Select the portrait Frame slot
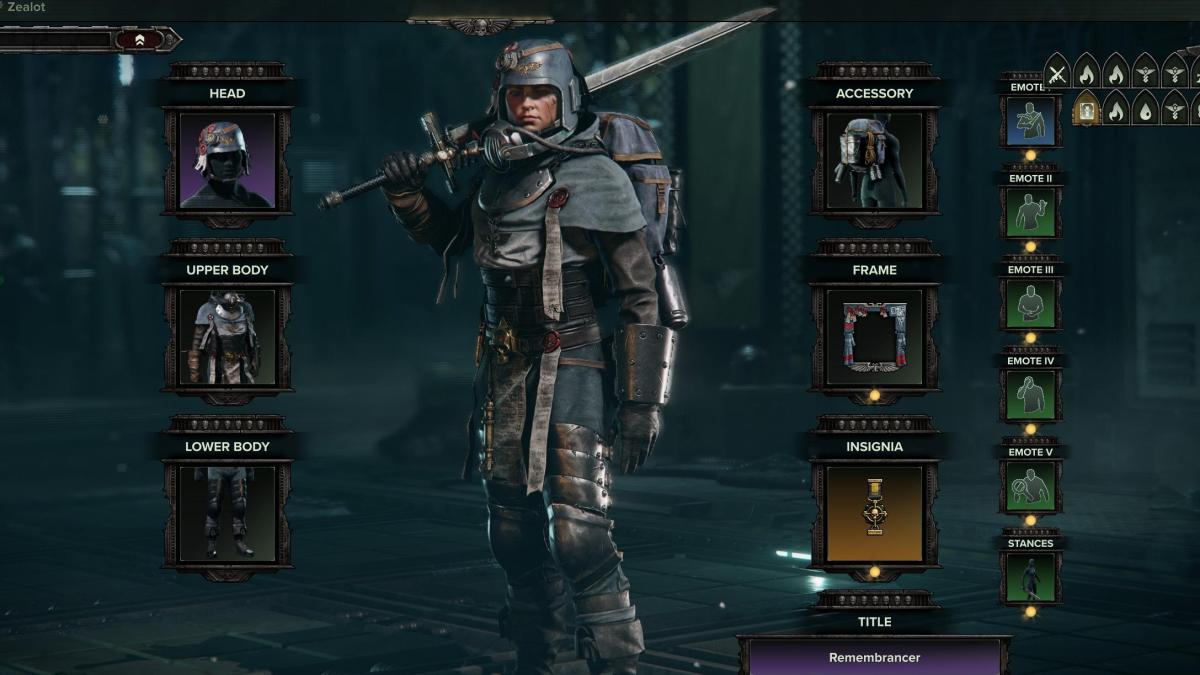This screenshot has width=1200, height=675. [x=874, y=337]
